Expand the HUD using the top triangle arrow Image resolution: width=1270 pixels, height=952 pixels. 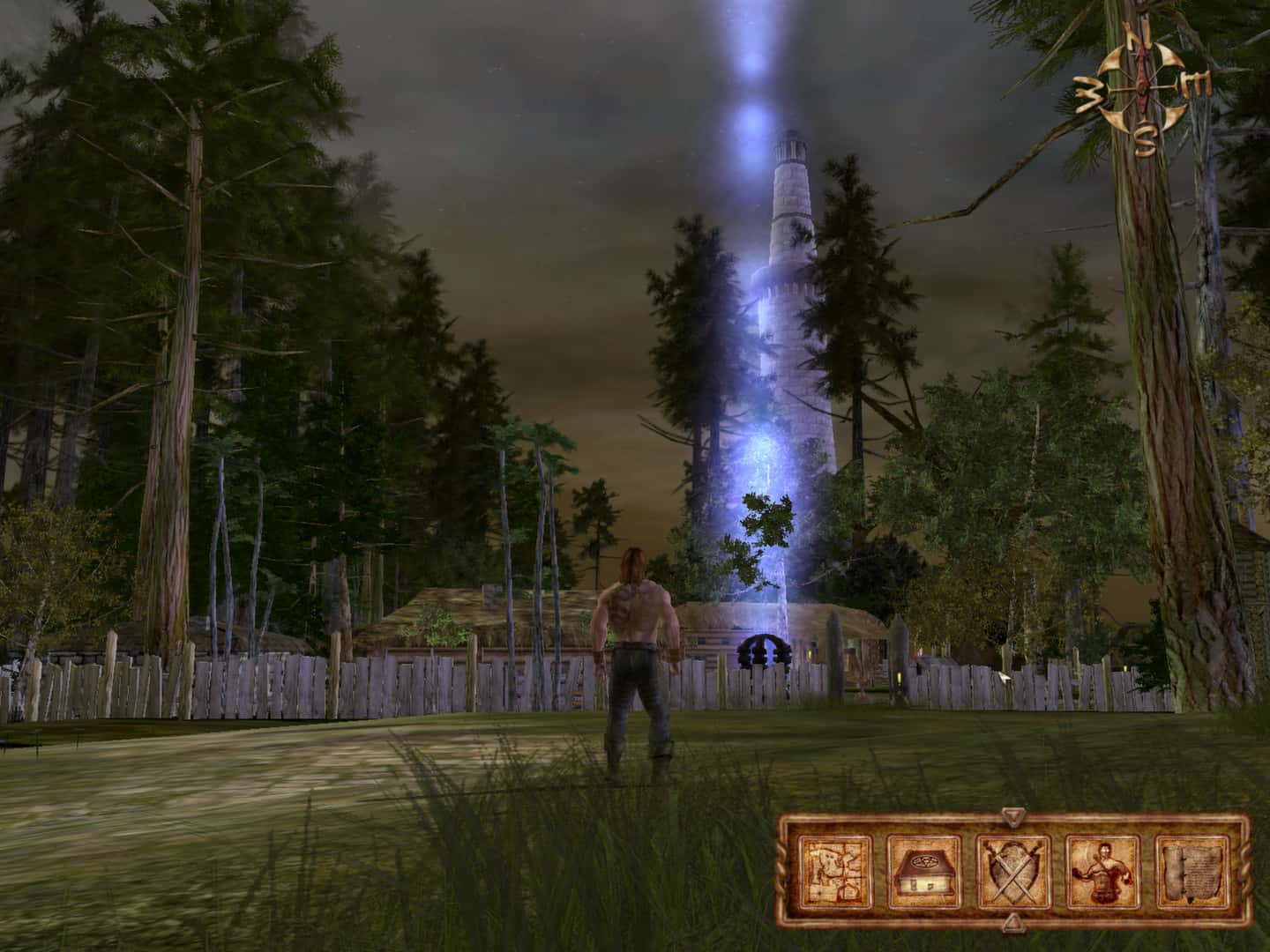(1012, 816)
